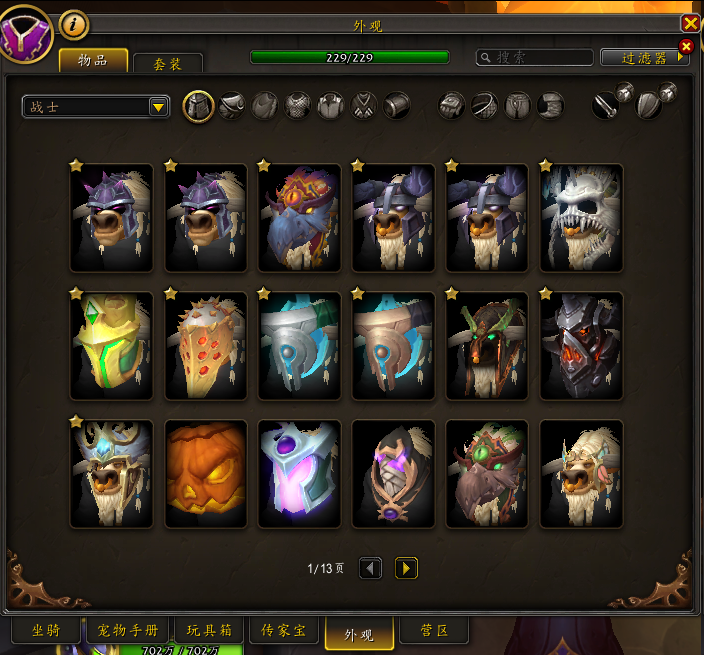Switch to the 套装 sets tab
This screenshot has height=655, width=704.
pos(168,63)
